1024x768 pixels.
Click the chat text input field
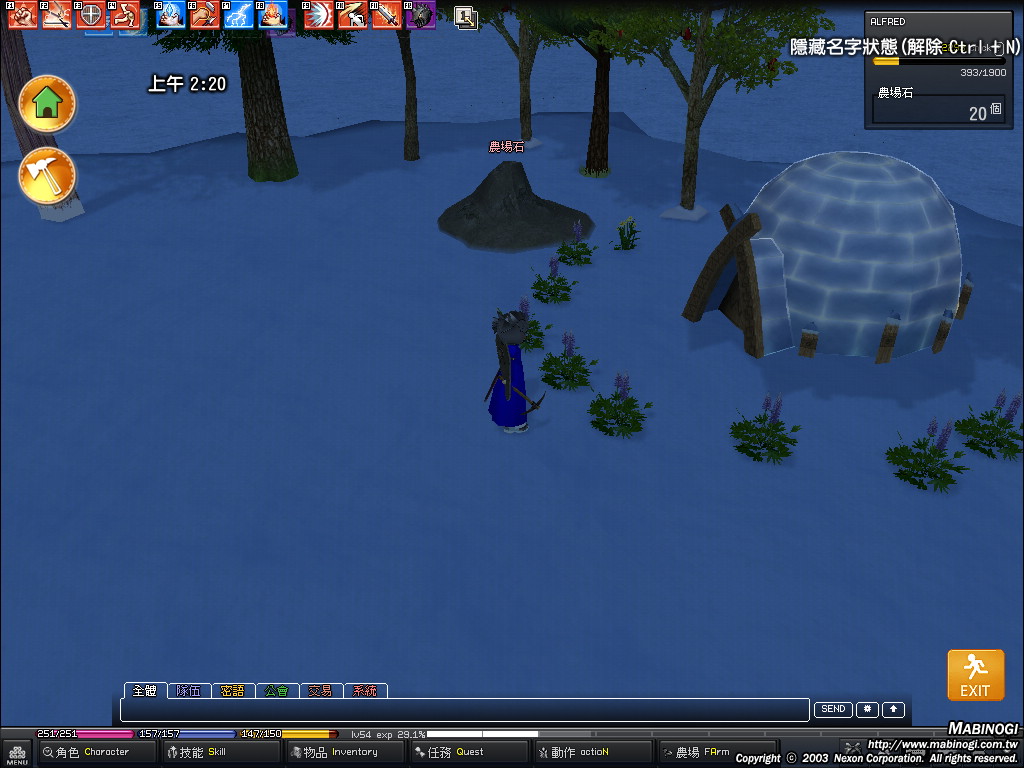(464, 710)
